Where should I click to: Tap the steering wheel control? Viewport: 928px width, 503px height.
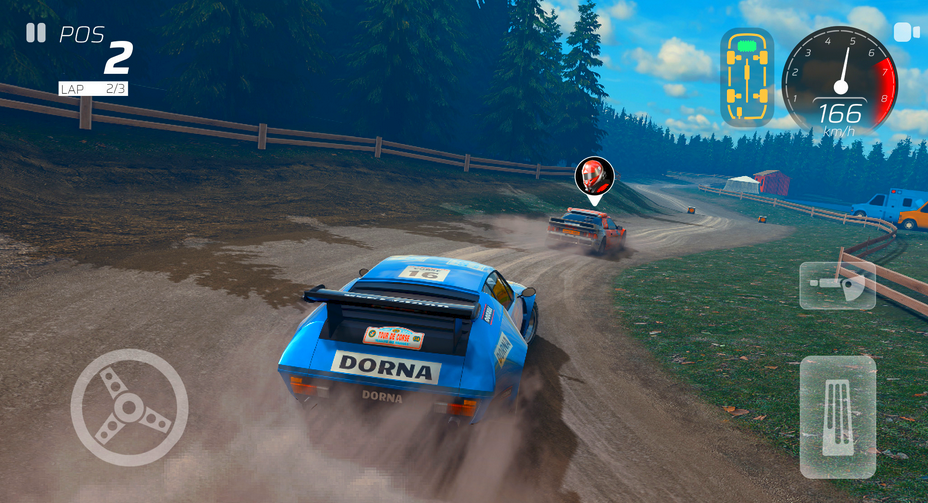click(x=129, y=407)
